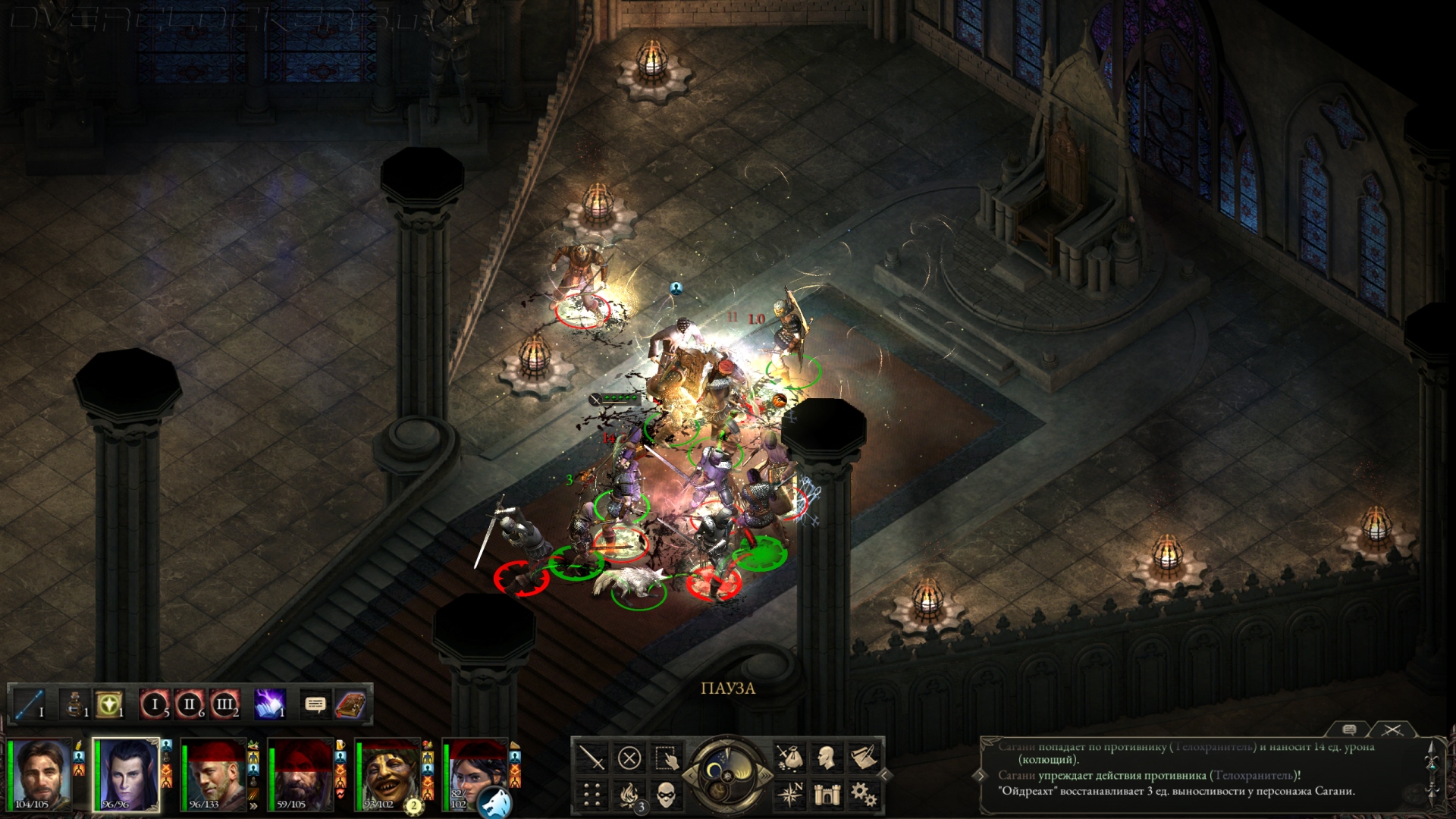The image size is (1456, 819).
Task: Use the green scroll quick item
Action: pos(109,704)
